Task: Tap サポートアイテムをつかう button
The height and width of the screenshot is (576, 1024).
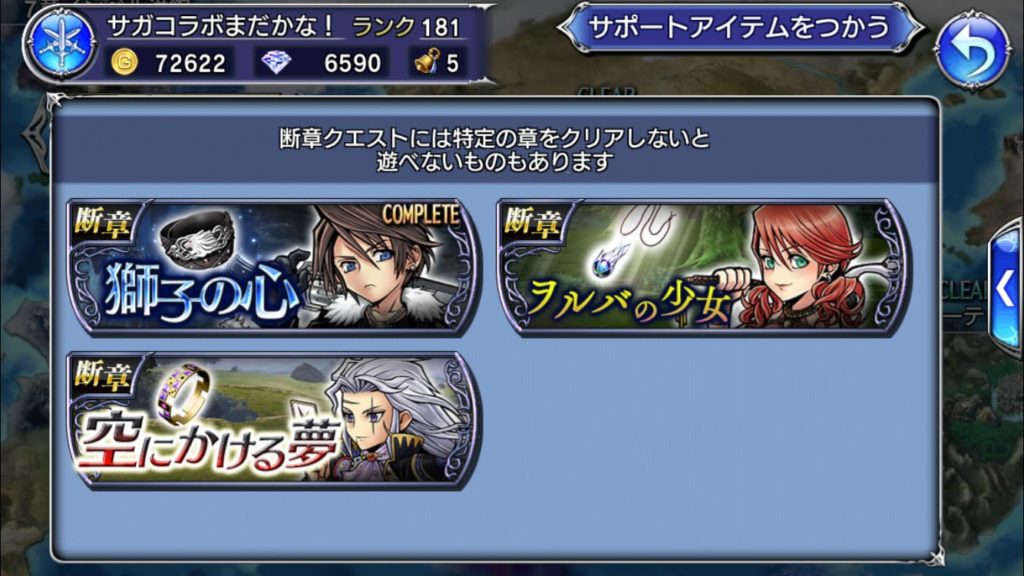Action: (x=740, y=28)
